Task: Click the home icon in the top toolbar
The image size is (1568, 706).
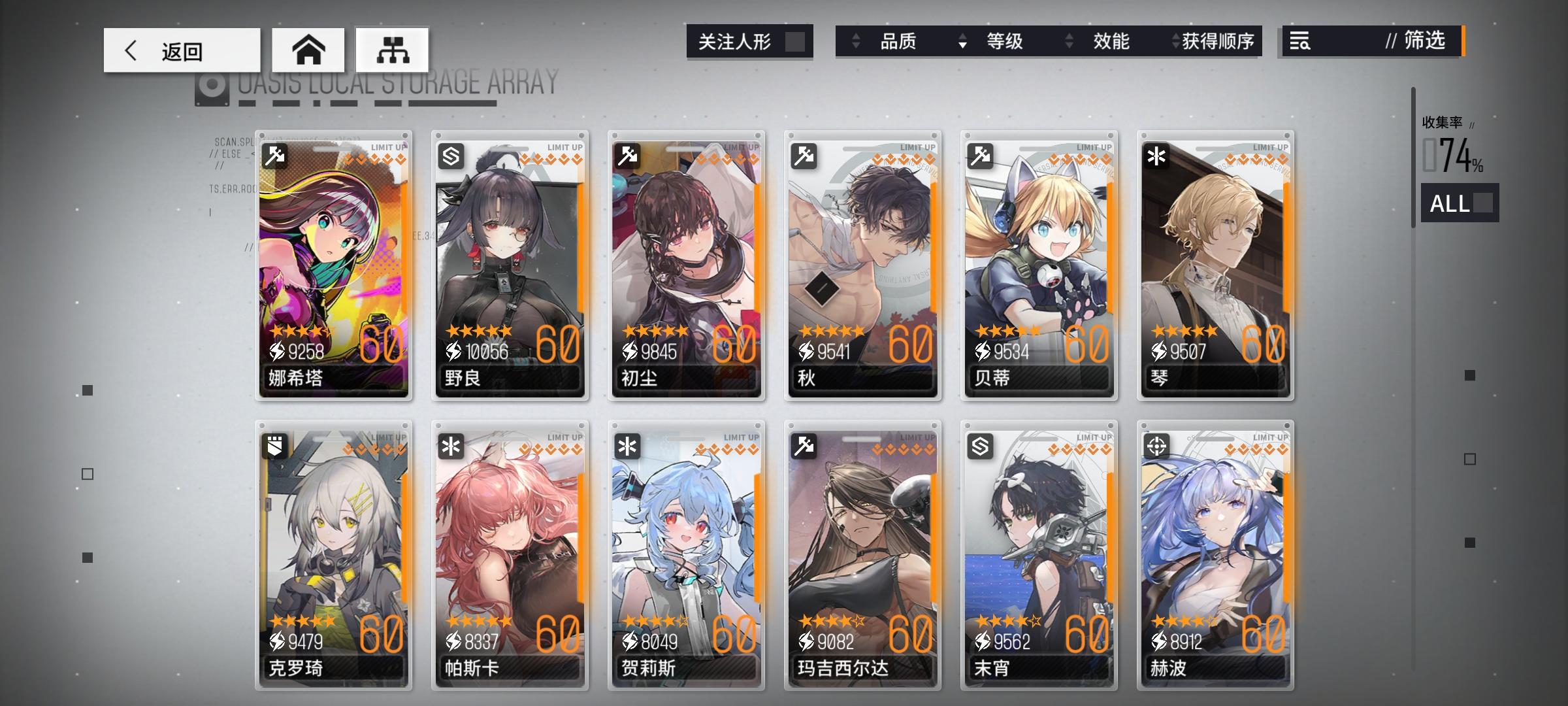Action: [x=308, y=49]
